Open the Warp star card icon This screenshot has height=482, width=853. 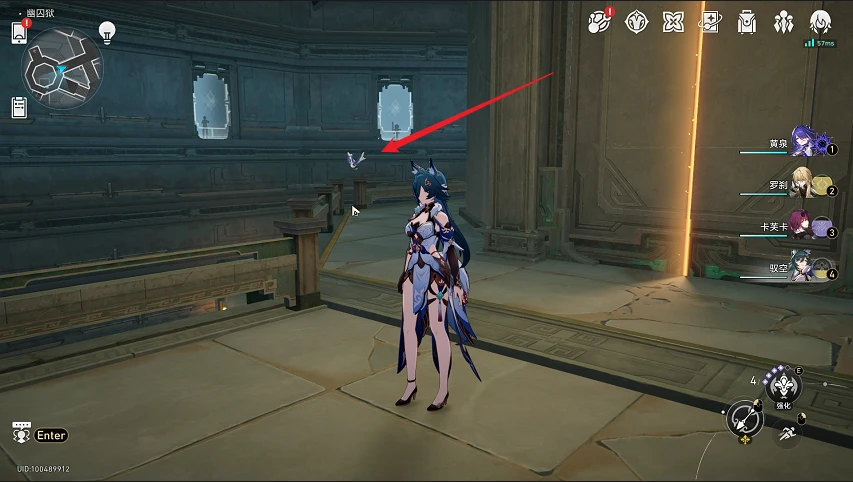(x=710, y=20)
